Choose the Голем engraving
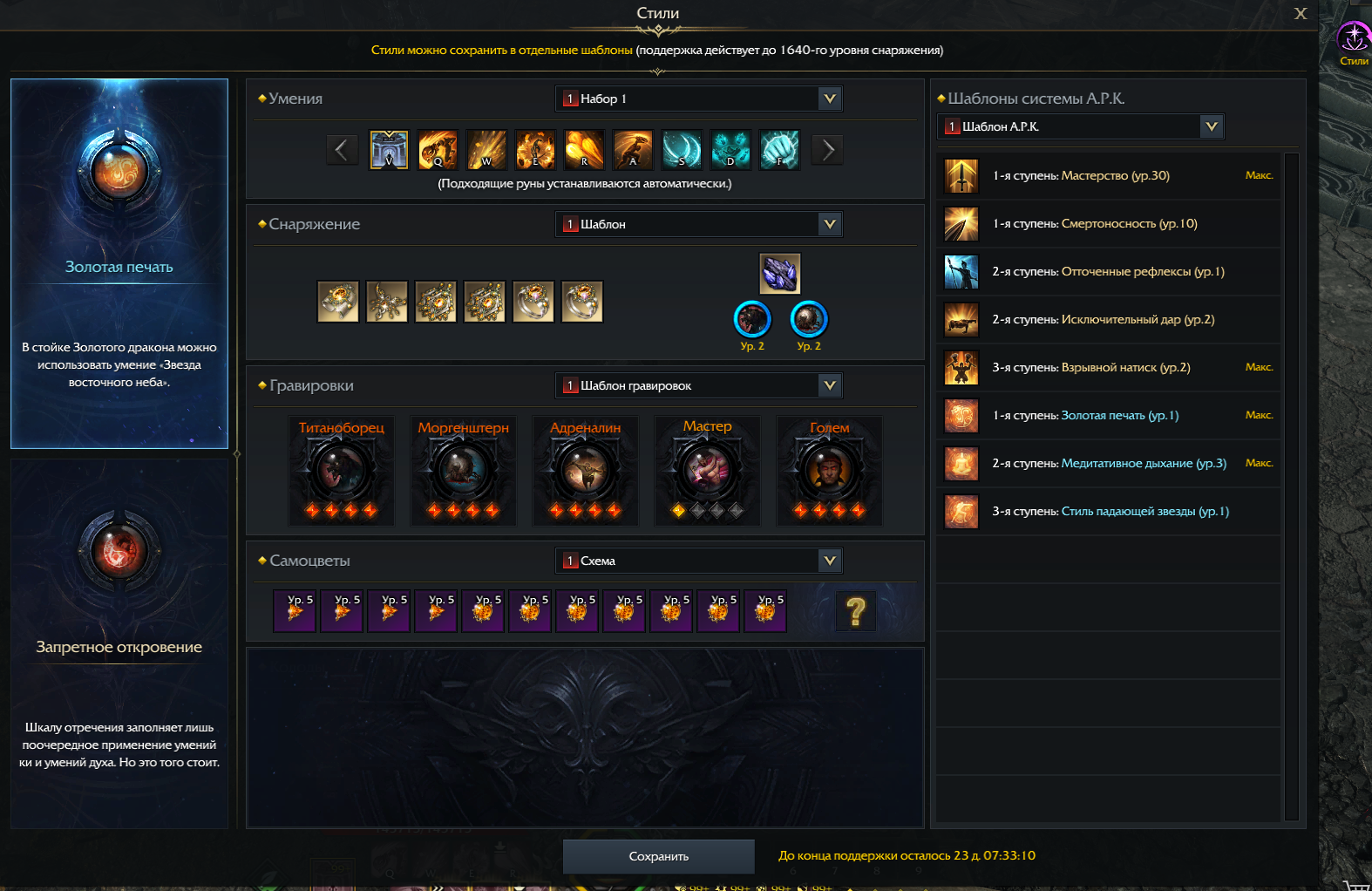Screen dimensions: 1372x891 pos(830,471)
